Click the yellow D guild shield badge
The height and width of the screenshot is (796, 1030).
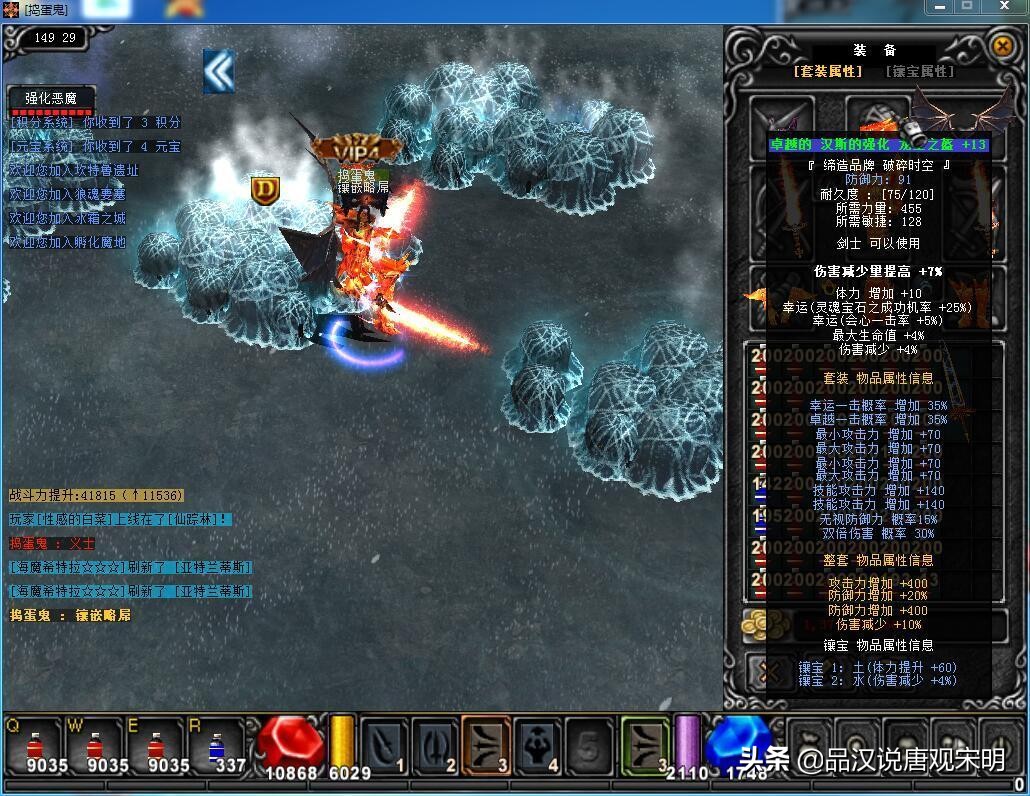[265, 190]
